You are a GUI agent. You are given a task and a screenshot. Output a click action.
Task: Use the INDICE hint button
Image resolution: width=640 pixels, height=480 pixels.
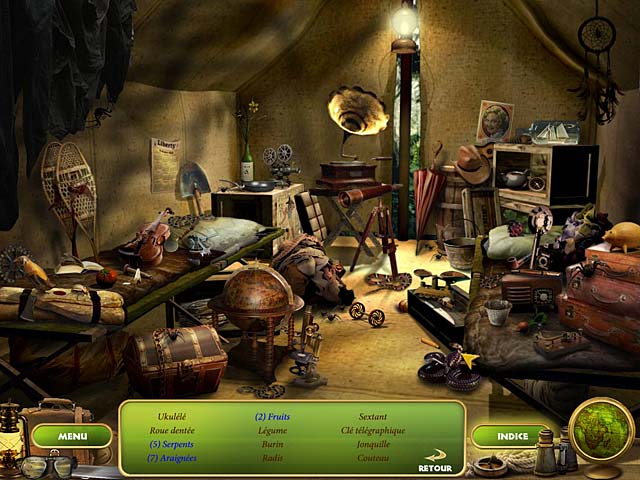click(510, 436)
